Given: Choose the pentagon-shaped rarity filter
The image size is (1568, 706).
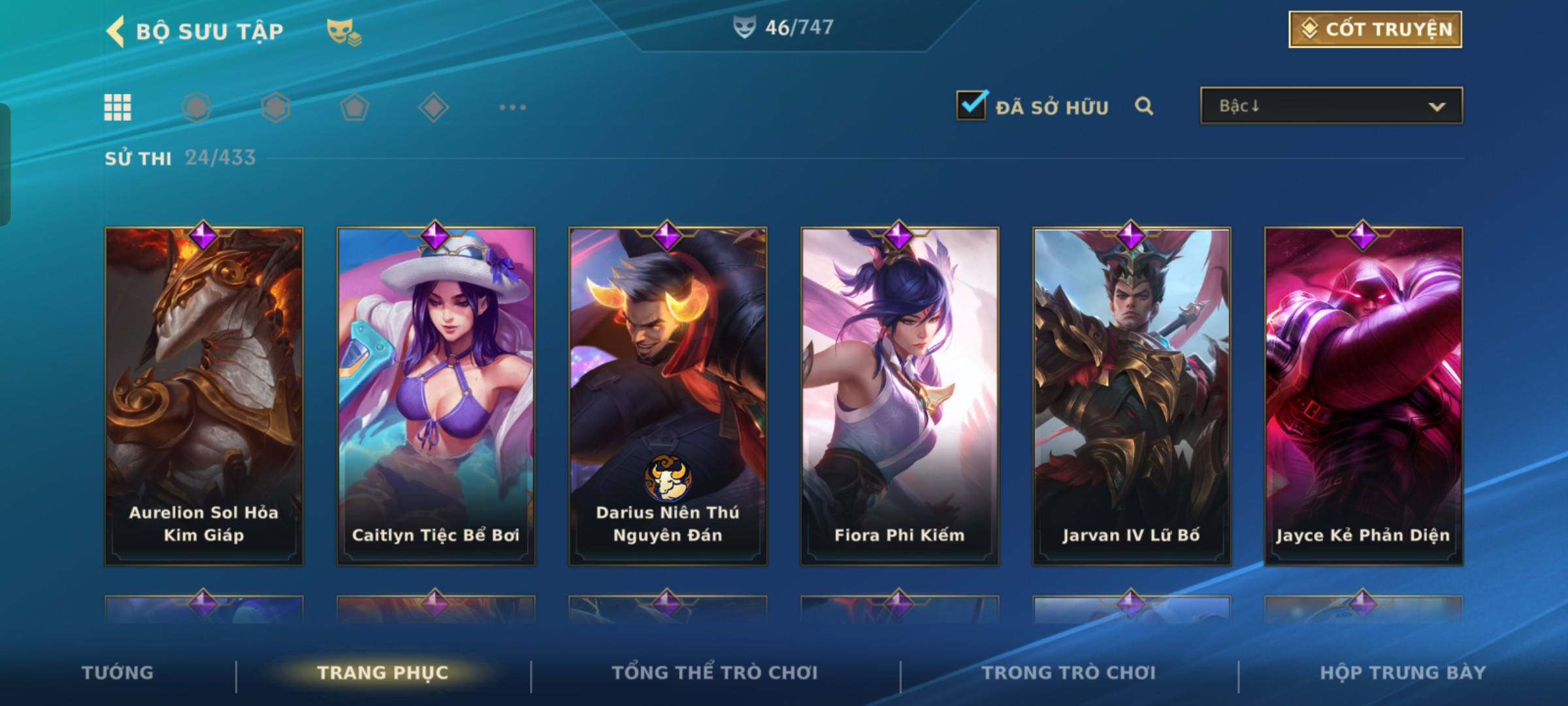Looking at the screenshot, I should click(354, 107).
